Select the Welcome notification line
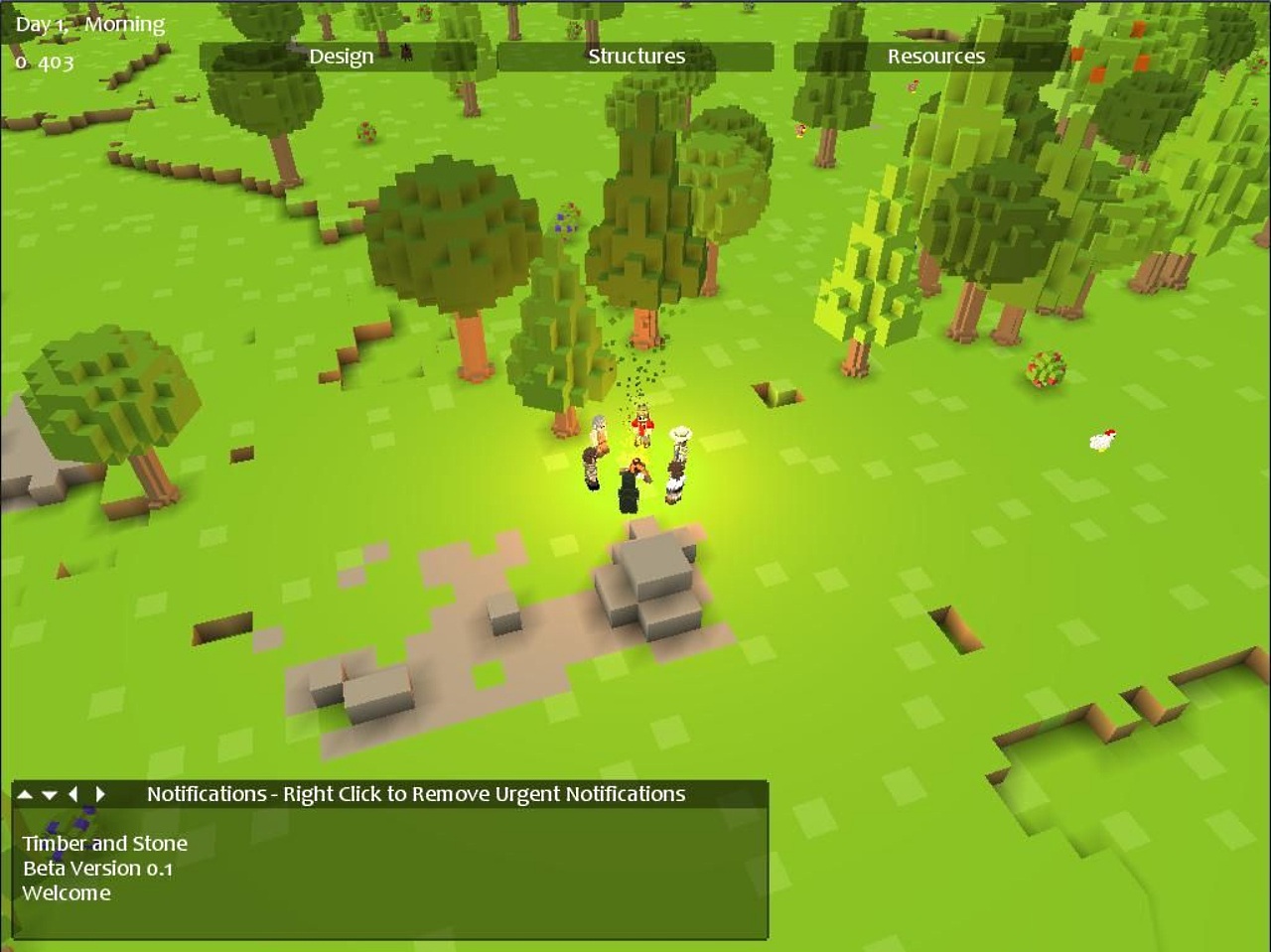 (x=67, y=892)
